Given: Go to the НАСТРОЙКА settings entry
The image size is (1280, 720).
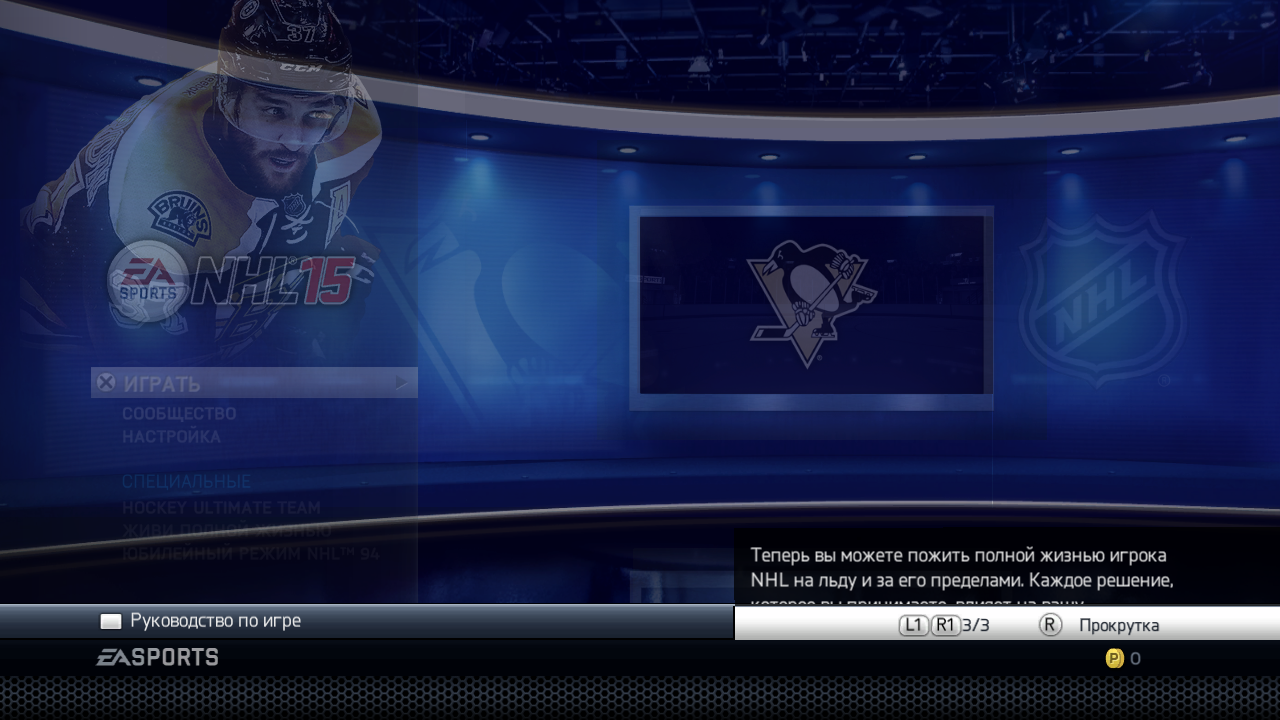Looking at the screenshot, I should click(x=171, y=437).
